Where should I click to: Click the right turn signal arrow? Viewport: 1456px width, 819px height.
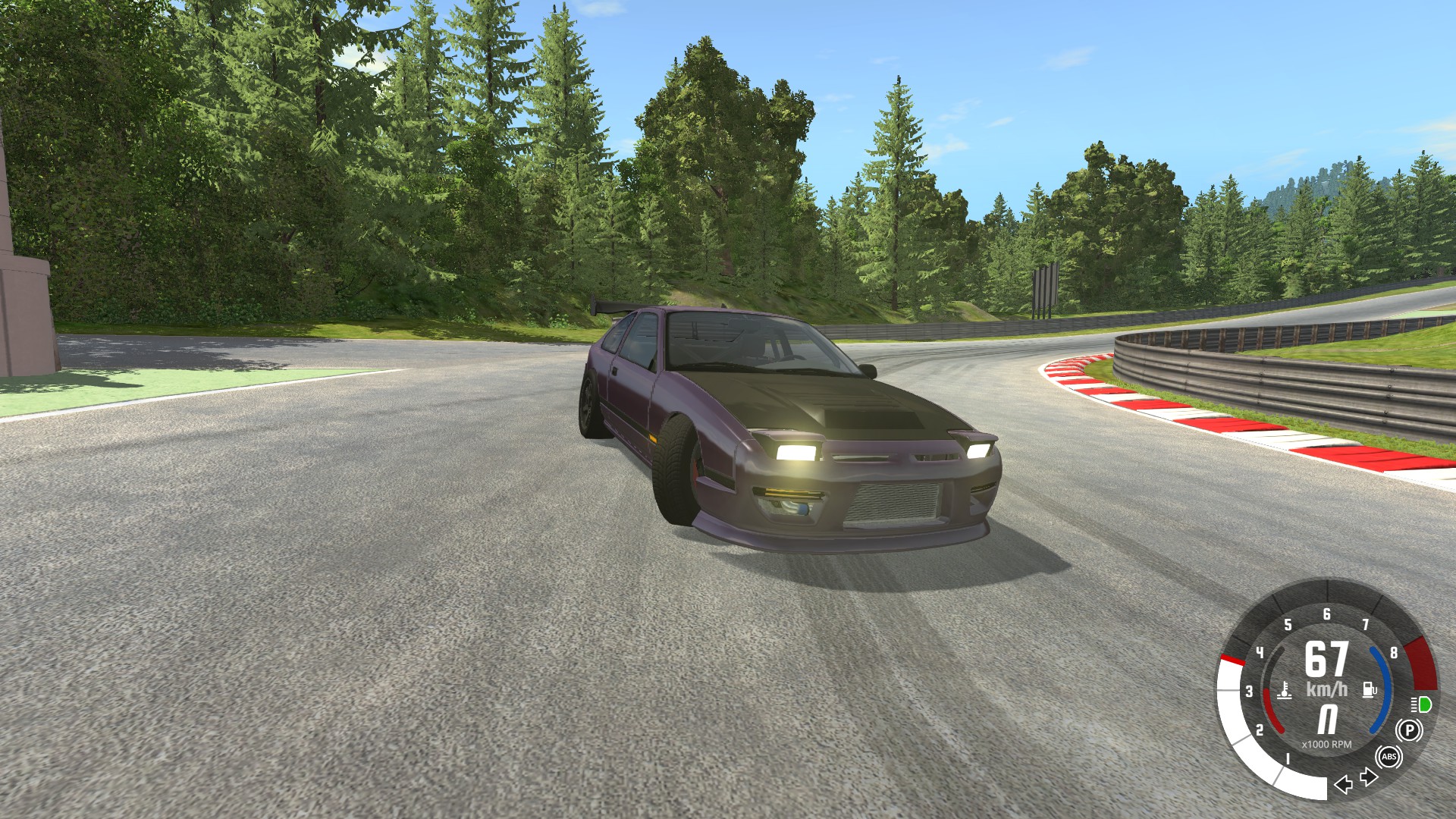[1370, 777]
